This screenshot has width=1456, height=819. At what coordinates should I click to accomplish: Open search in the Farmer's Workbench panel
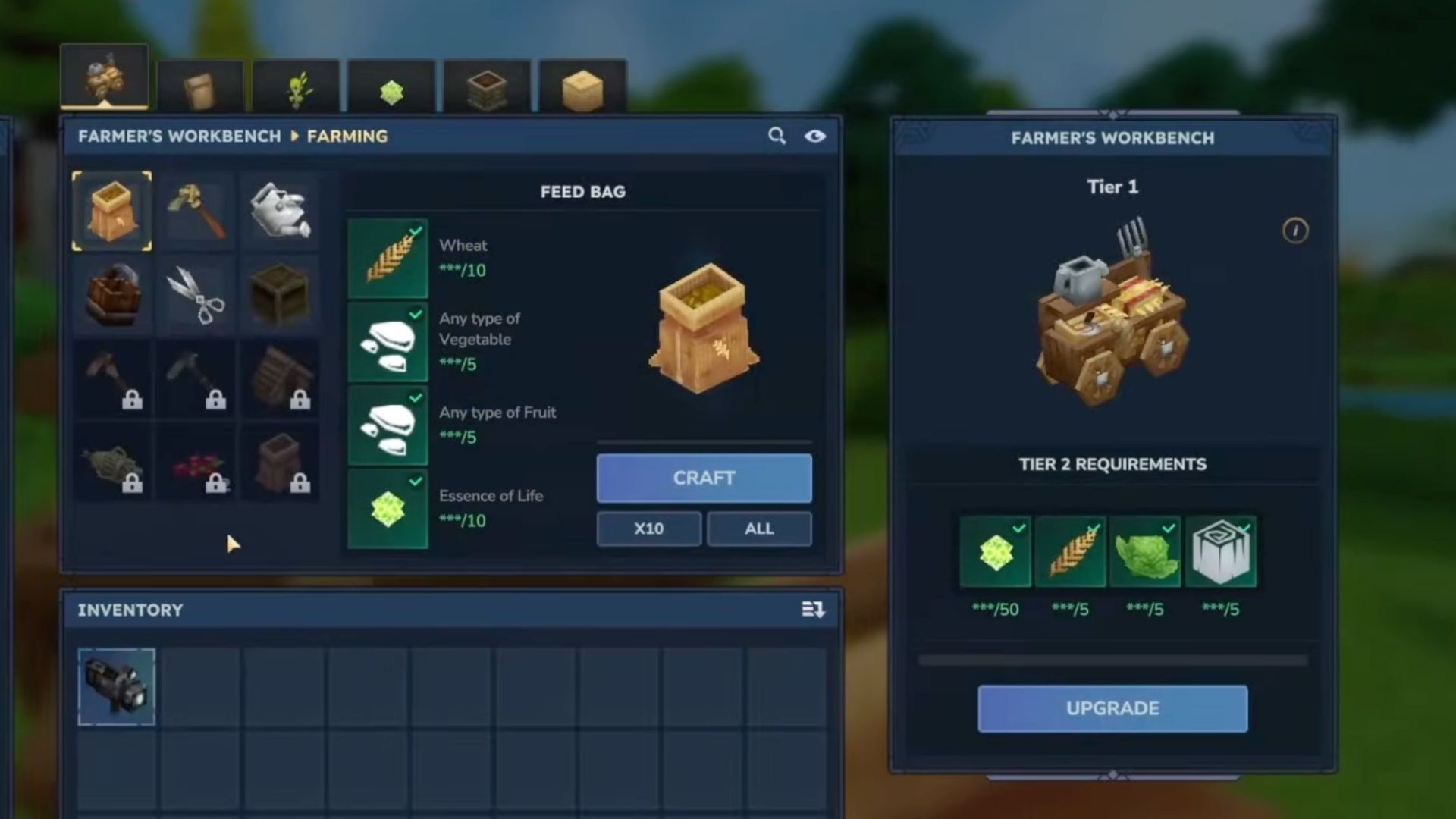[776, 136]
